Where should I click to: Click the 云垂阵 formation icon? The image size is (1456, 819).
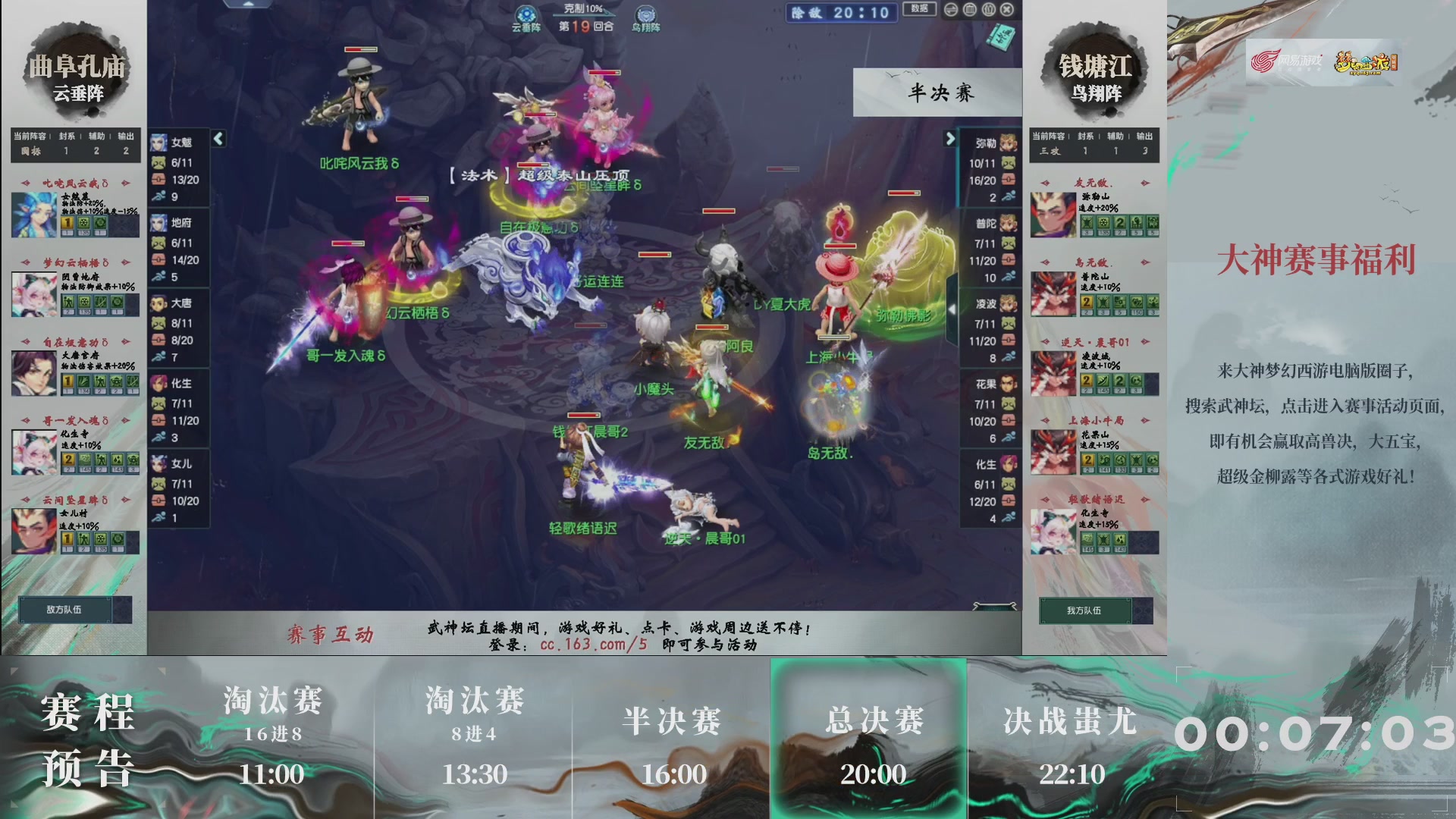click(526, 13)
